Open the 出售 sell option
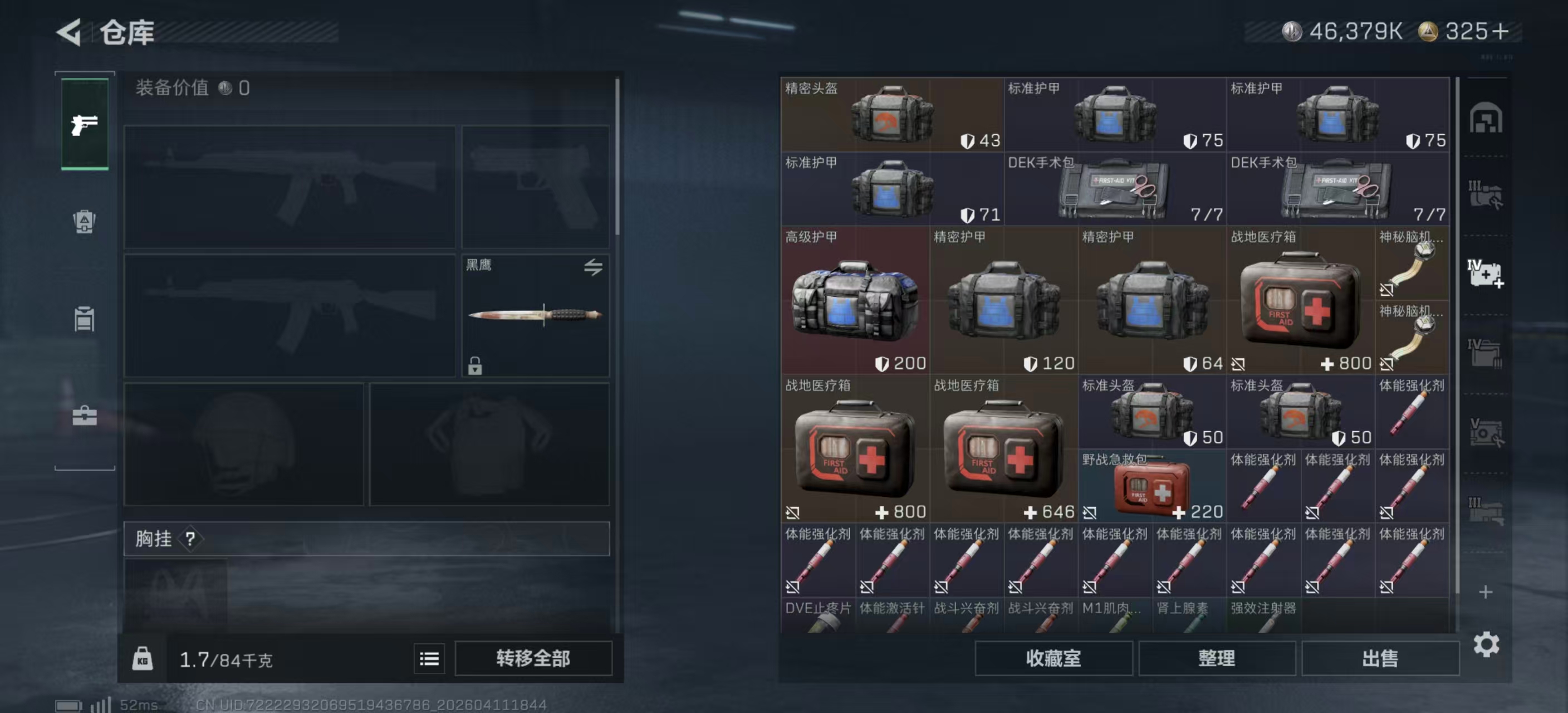Screen dimensions: 1568x713 pos(1380,658)
